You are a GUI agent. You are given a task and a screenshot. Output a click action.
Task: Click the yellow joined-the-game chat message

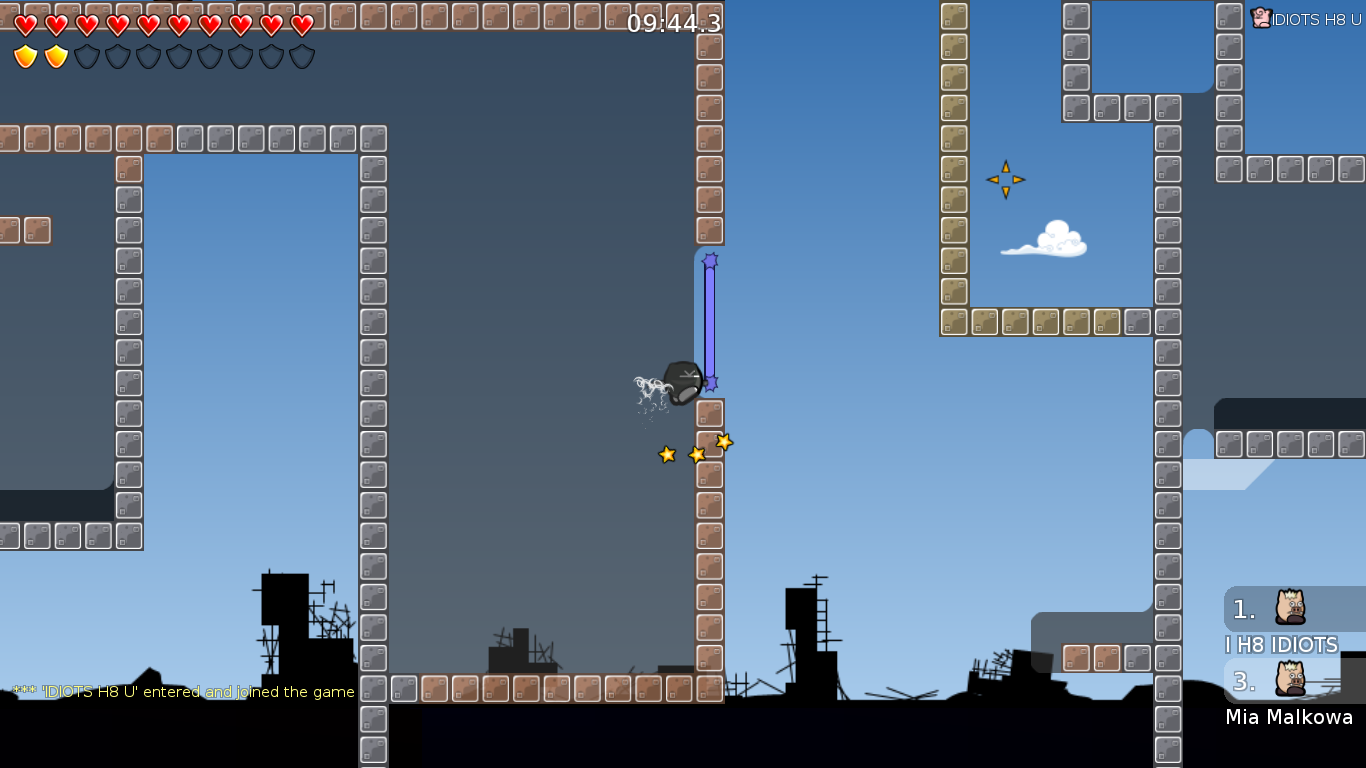(x=184, y=692)
